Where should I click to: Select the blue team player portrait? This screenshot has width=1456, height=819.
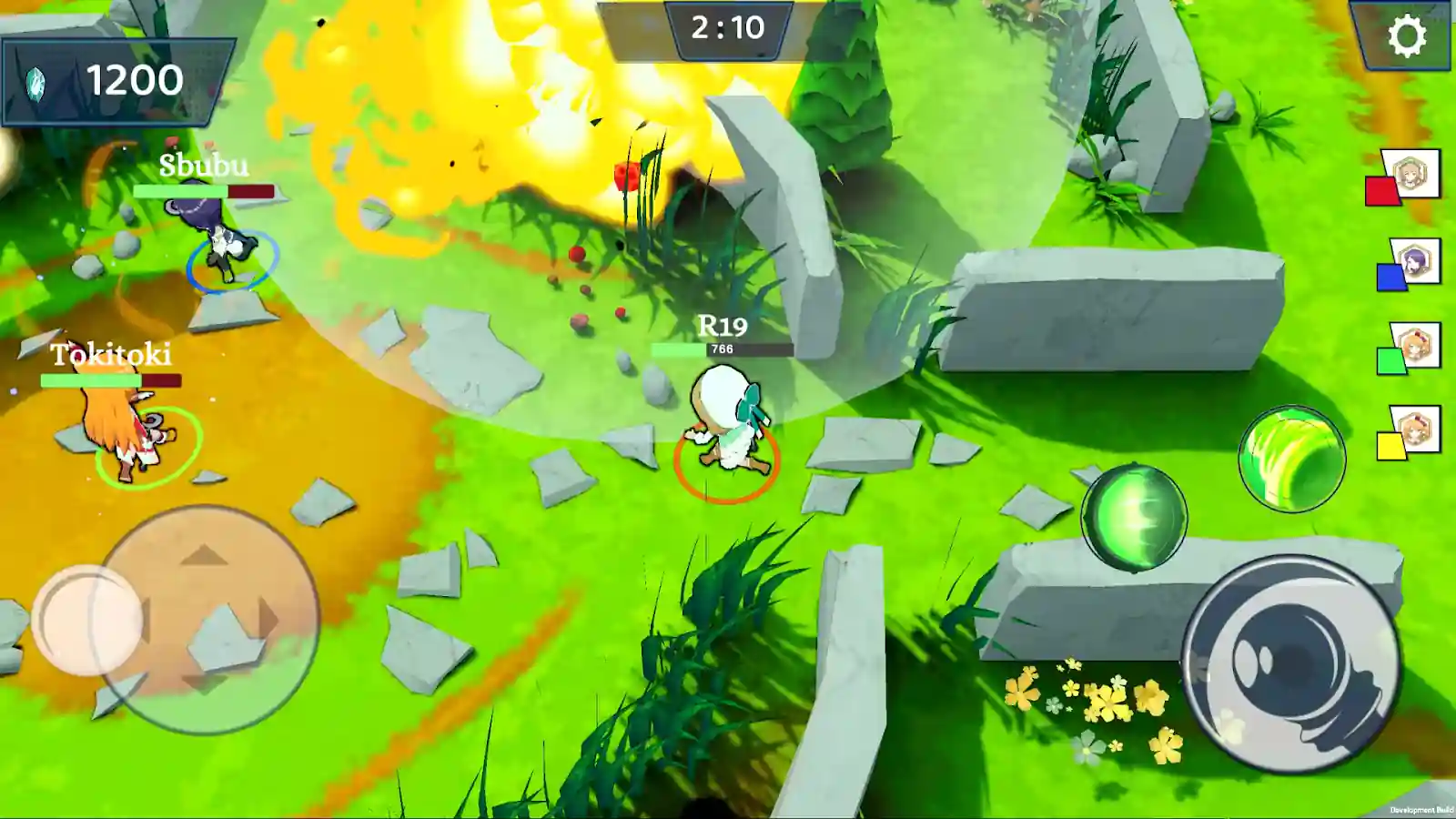(x=1415, y=262)
